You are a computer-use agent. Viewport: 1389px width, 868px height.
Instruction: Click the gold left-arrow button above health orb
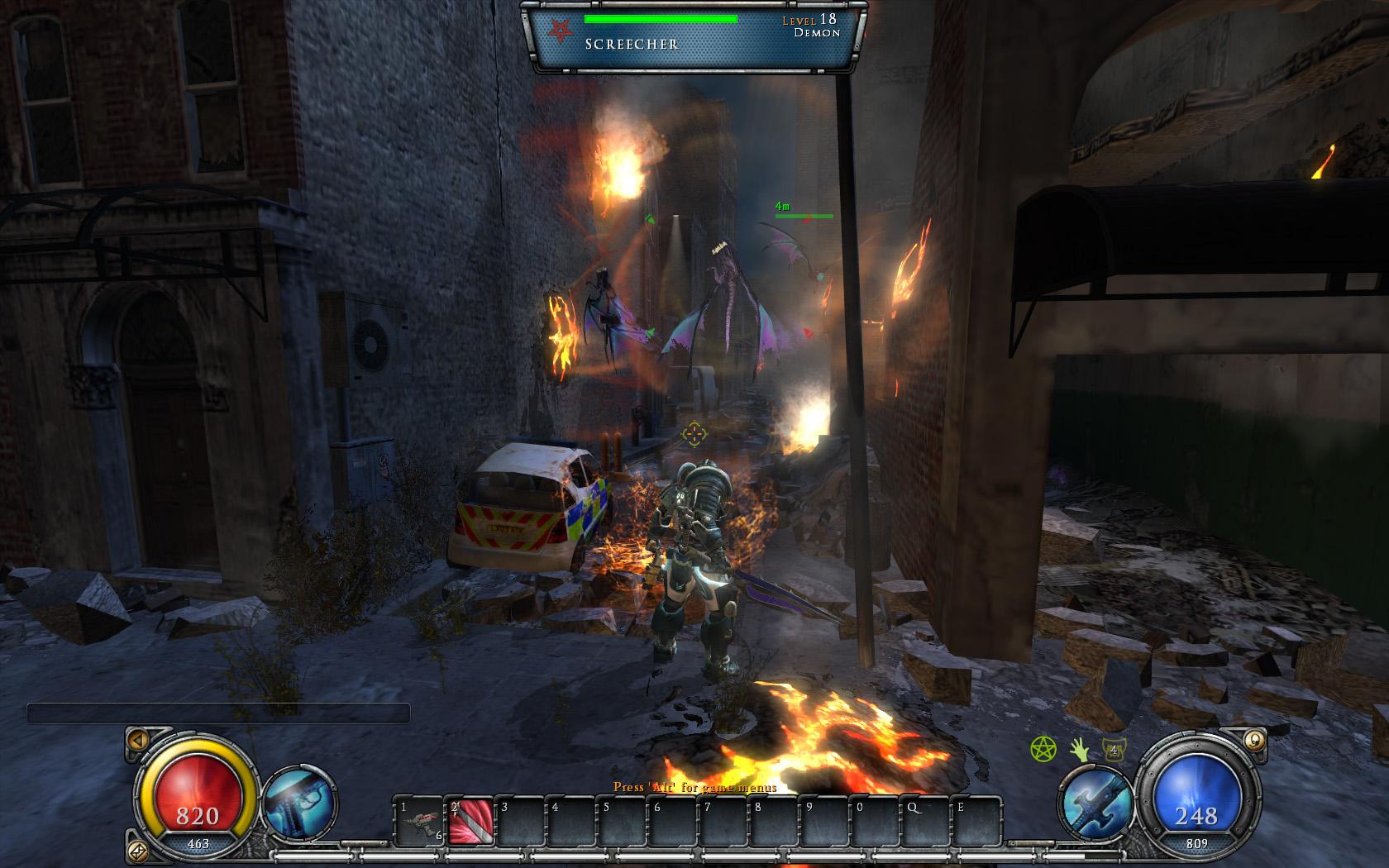(x=138, y=740)
